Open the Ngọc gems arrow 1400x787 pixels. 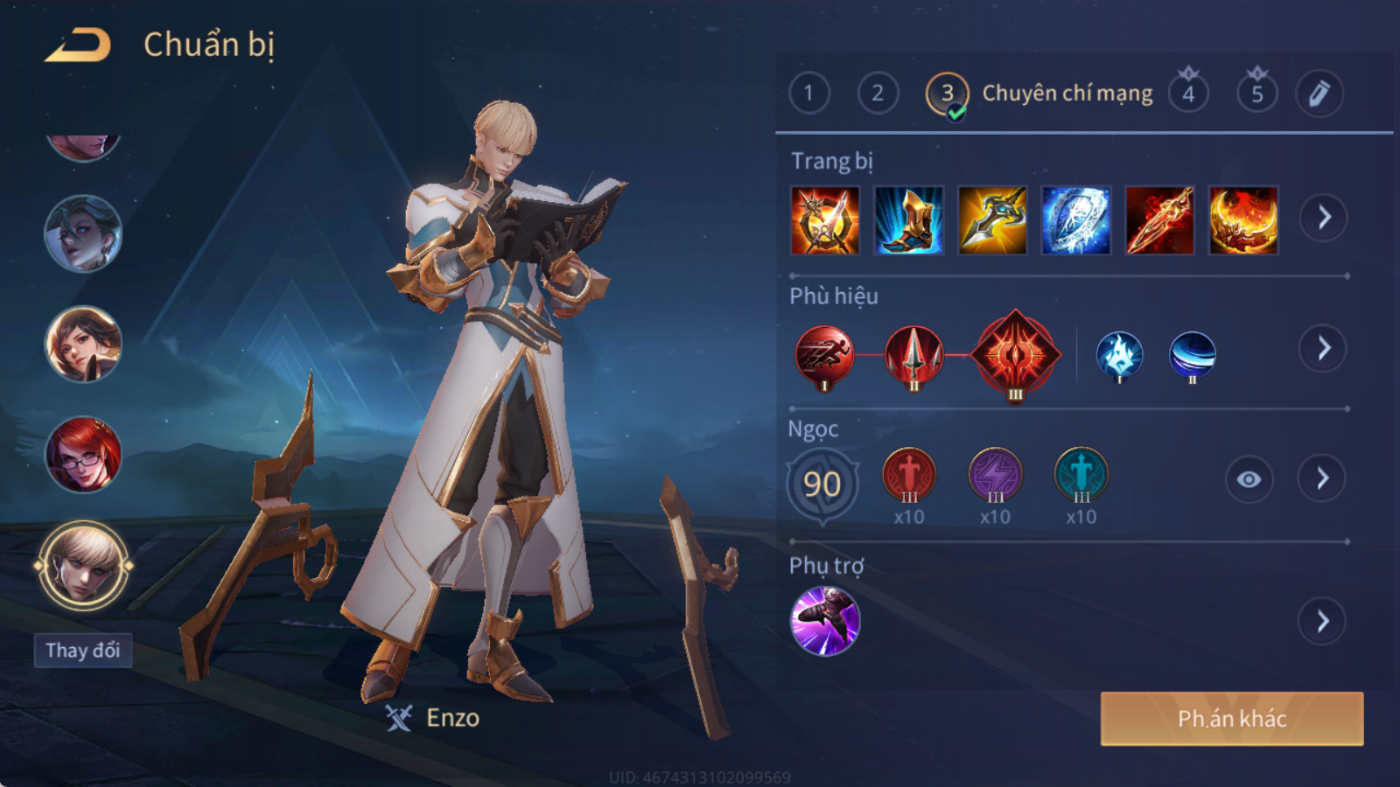(x=1322, y=479)
